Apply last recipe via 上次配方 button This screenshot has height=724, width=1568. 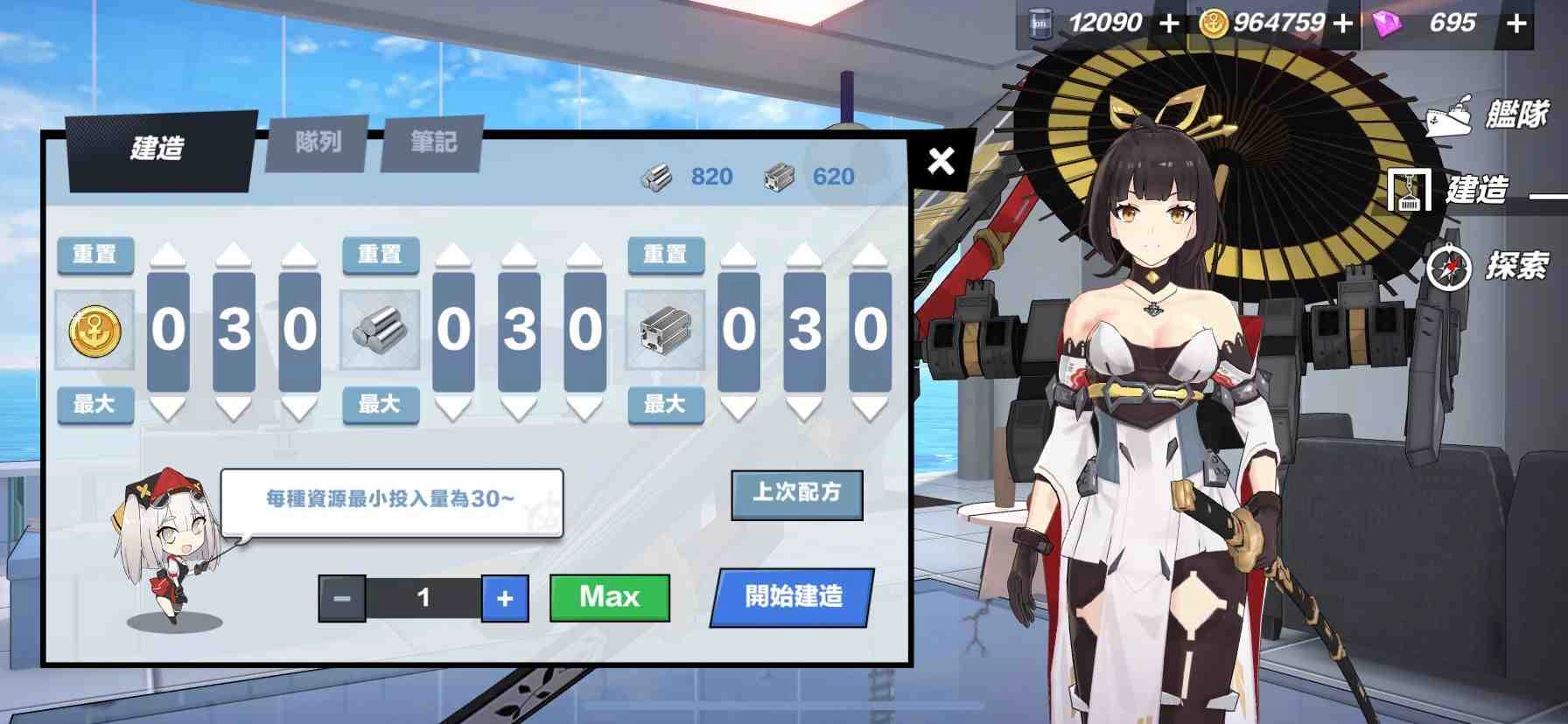click(x=796, y=495)
